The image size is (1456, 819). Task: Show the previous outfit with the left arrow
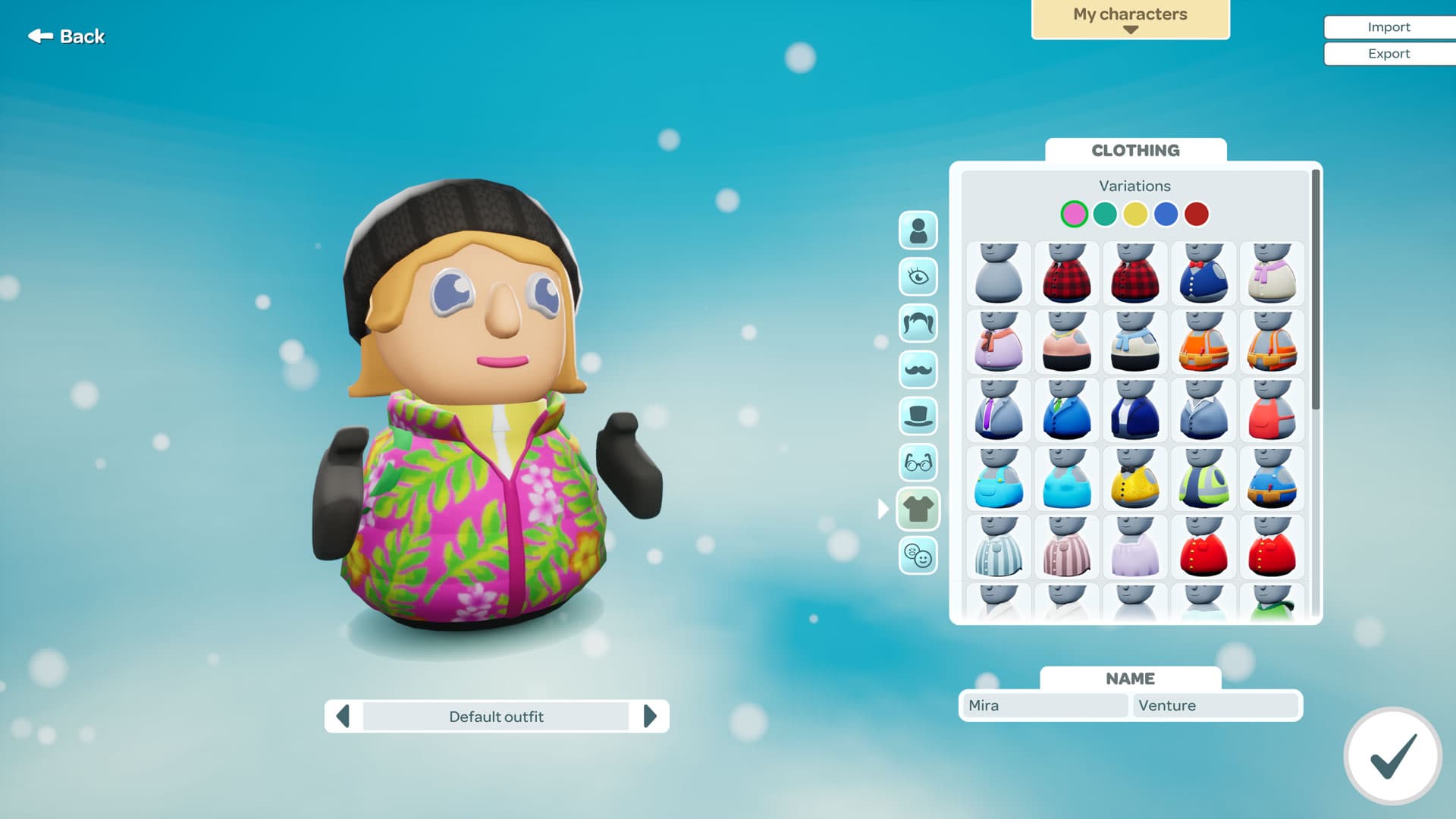pyautogui.click(x=343, y=716)
